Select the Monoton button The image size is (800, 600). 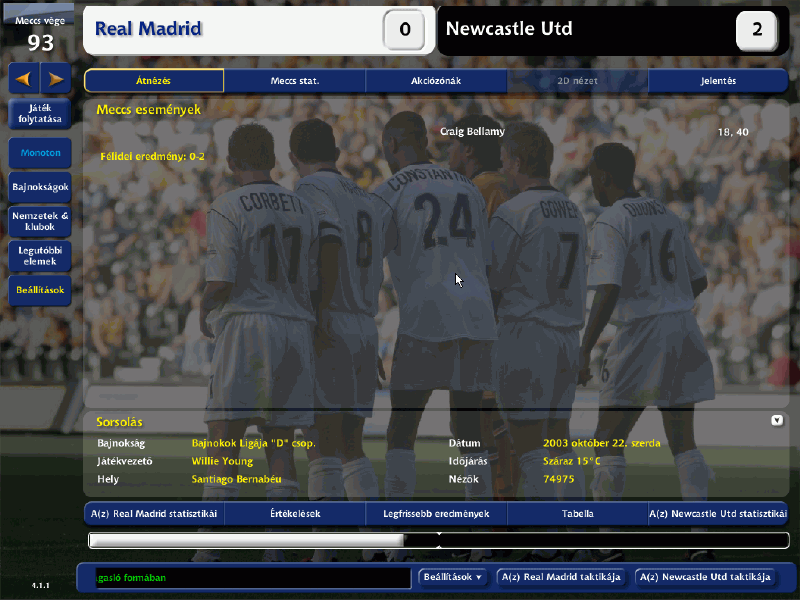tap(40, 153)
